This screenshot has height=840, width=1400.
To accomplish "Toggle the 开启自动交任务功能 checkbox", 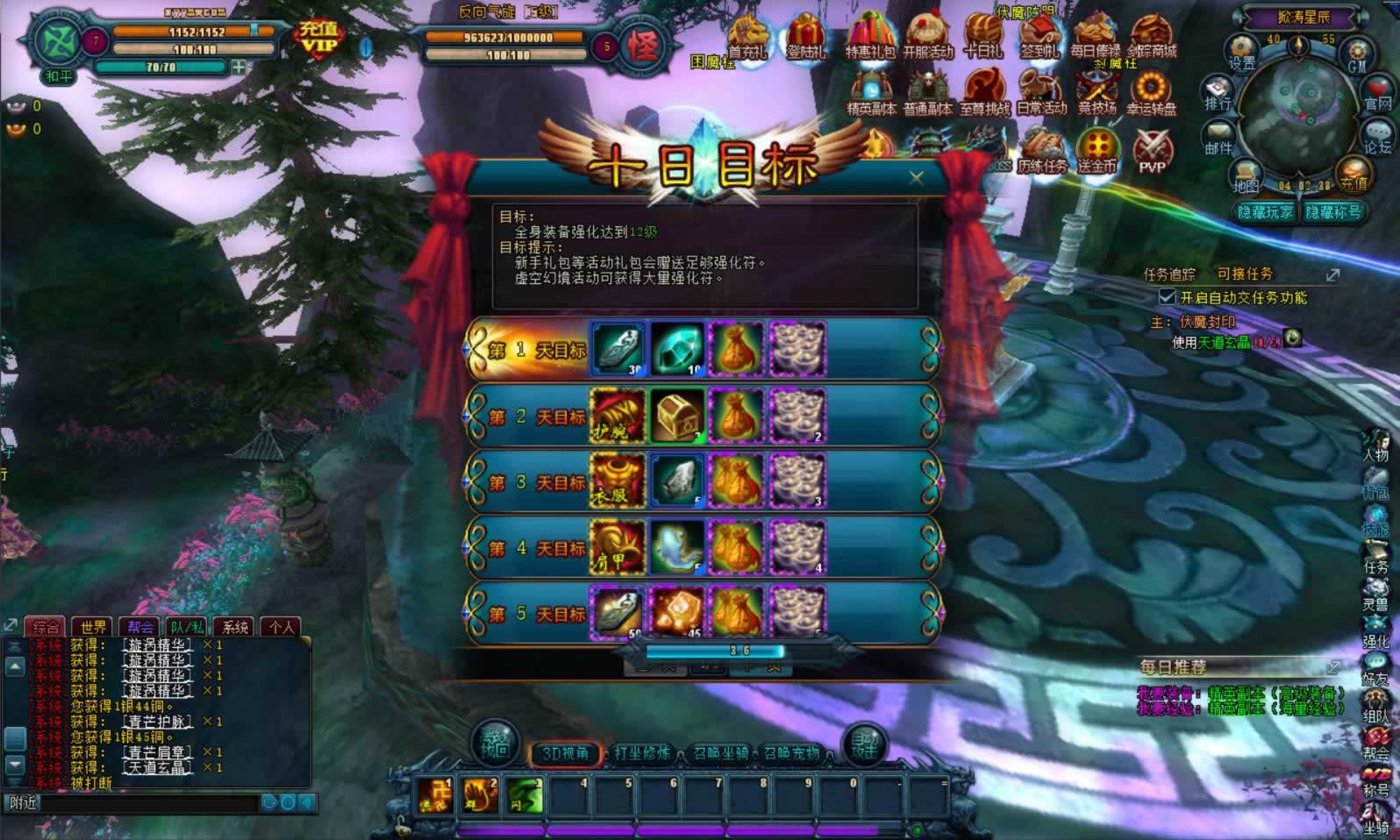I will pyautogui.click(x=1168, y=297).
